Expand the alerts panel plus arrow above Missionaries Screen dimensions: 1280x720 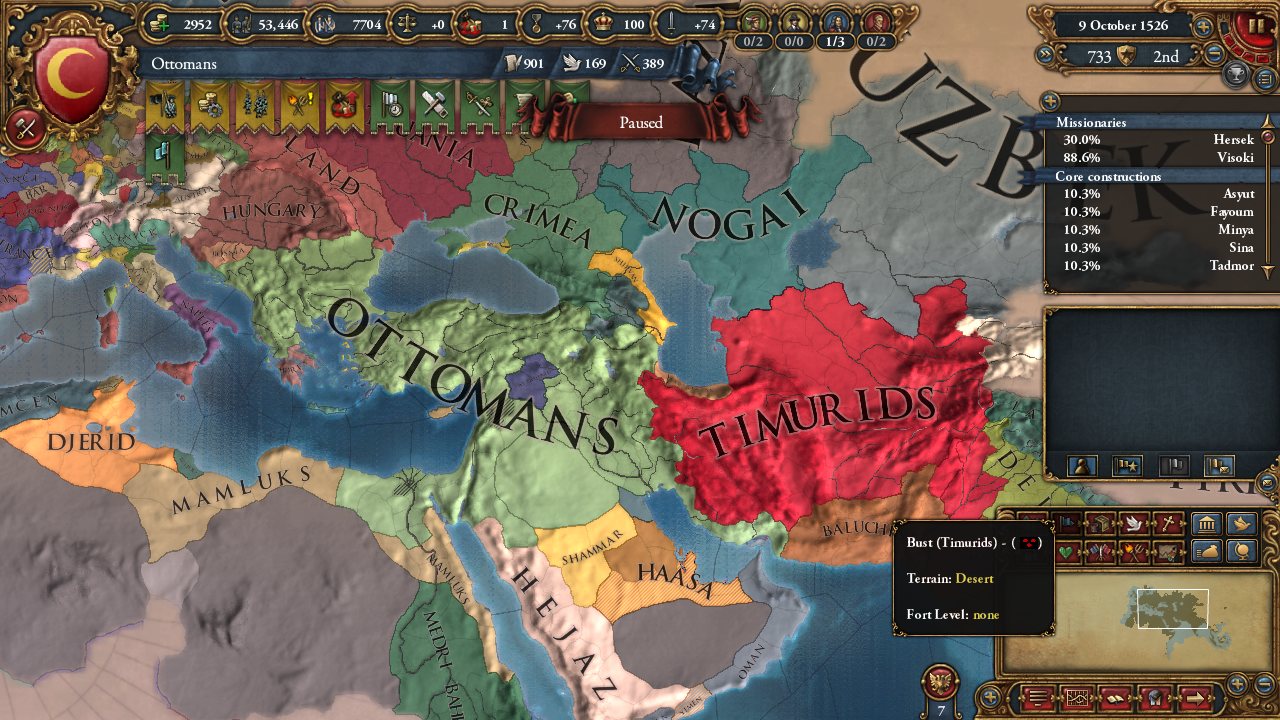(x=1050, y=101)
